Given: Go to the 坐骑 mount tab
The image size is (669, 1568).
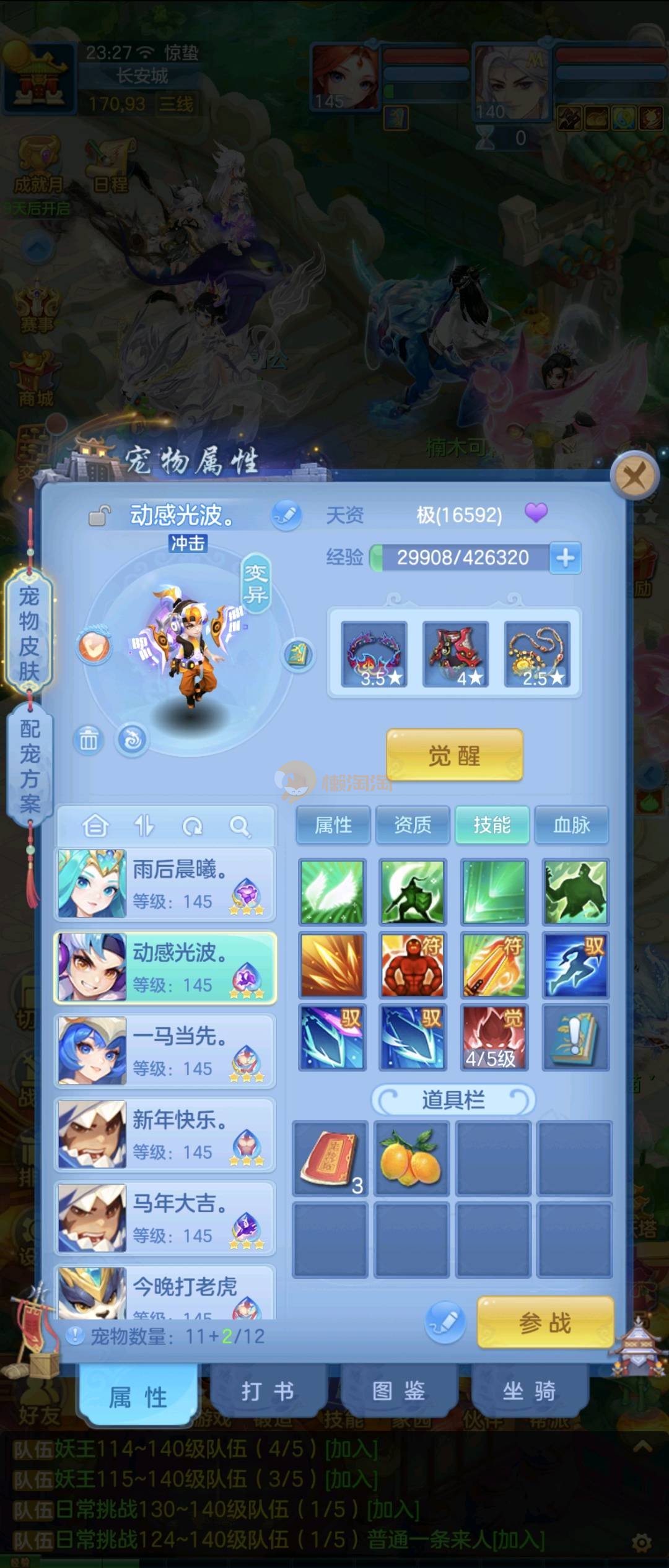Looking at the screenshot, I should (x=529, y=1391).
